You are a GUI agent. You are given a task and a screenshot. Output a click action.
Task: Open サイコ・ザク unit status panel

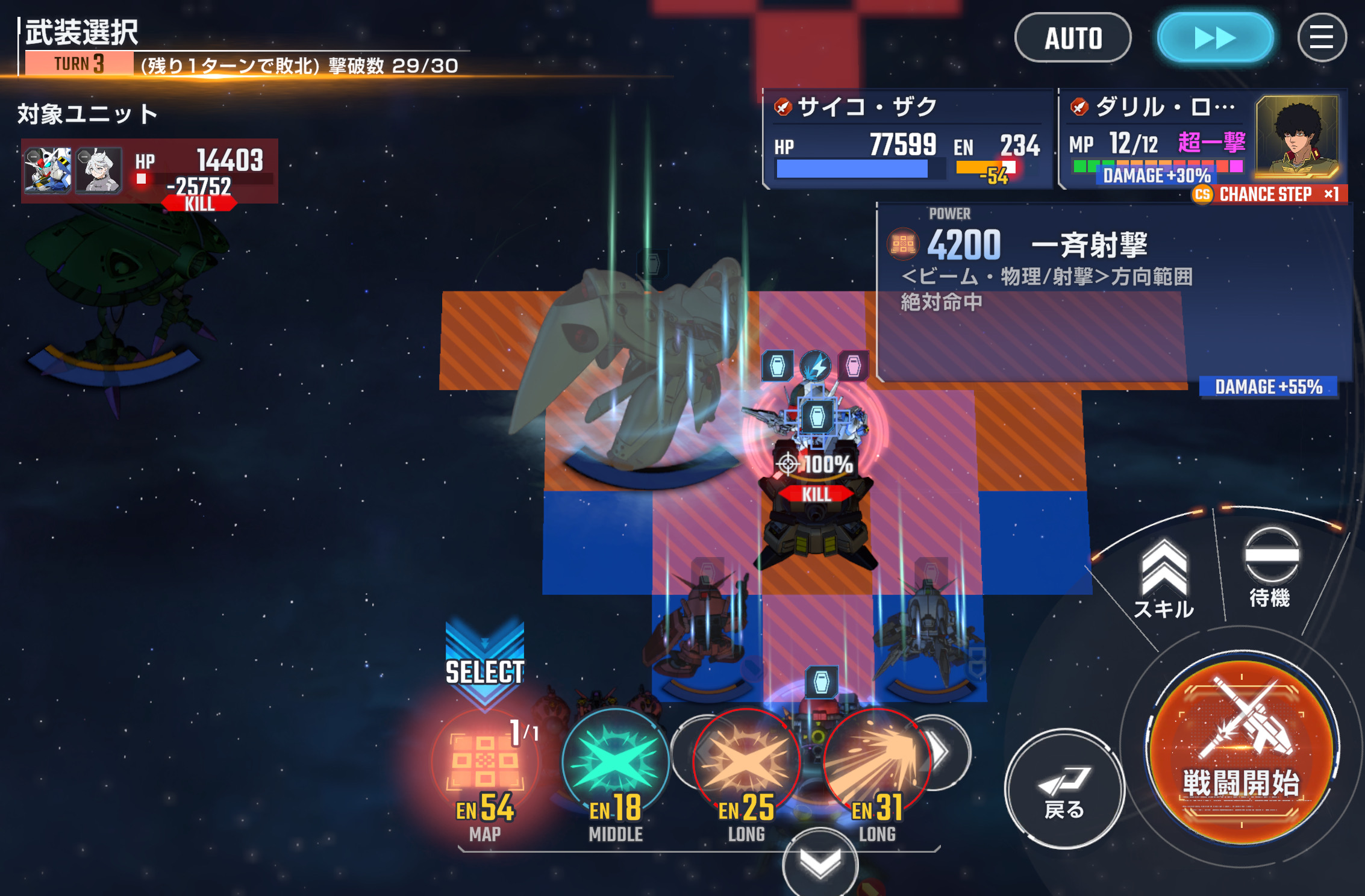tap(907, 140)
